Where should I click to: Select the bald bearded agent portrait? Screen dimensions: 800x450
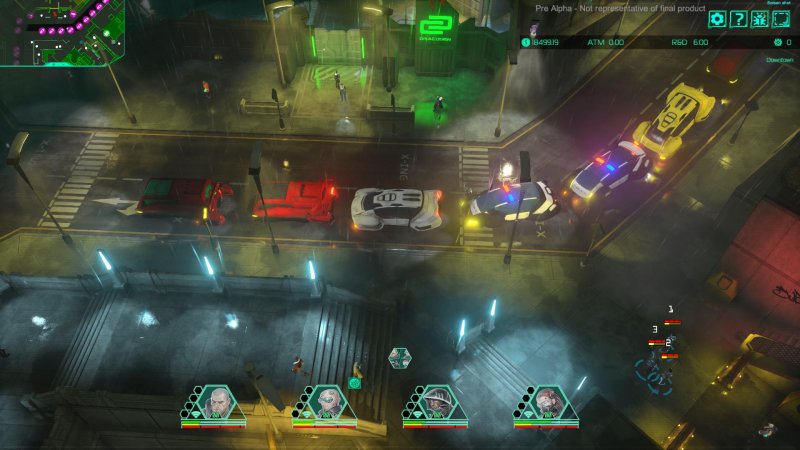[218, 403]
